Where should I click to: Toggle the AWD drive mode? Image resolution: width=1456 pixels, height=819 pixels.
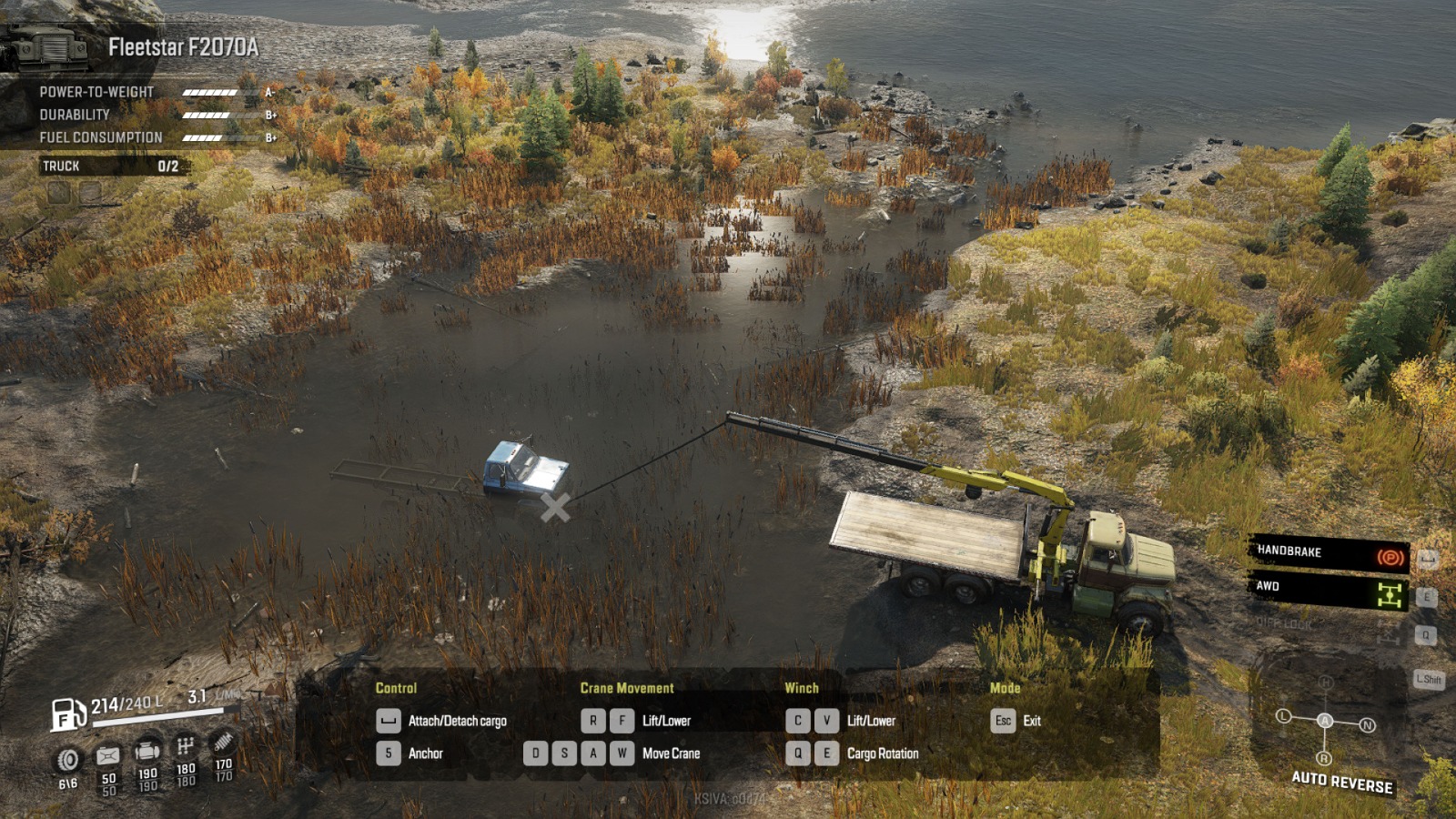[x=1327, y=590]
